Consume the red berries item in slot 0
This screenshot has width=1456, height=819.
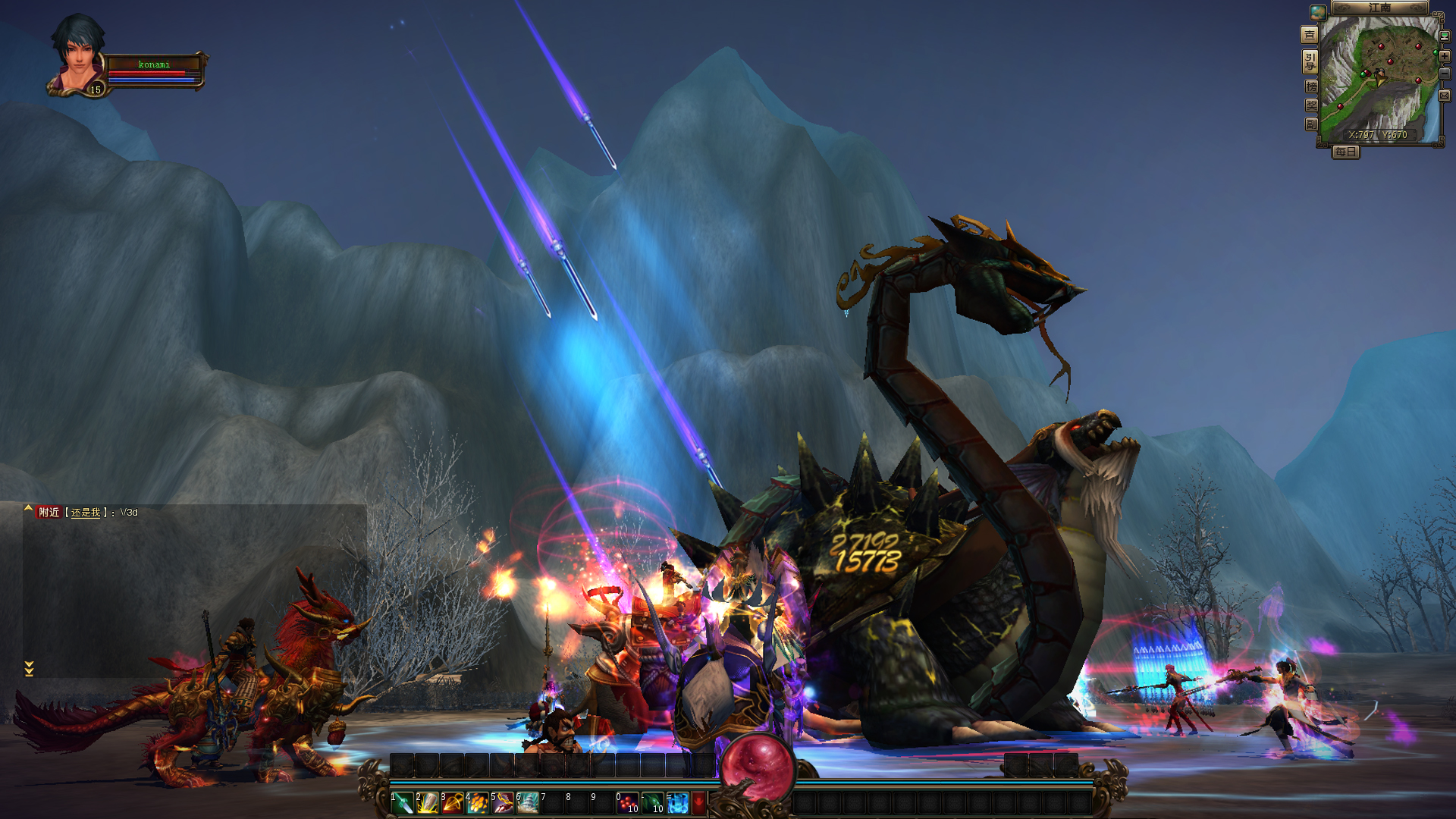[x=629, y=802]
